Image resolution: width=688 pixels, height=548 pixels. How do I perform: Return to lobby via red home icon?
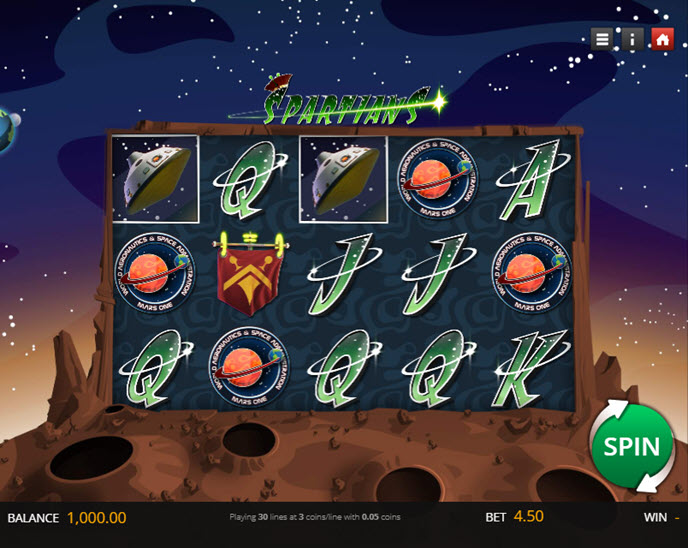(662, 39)
